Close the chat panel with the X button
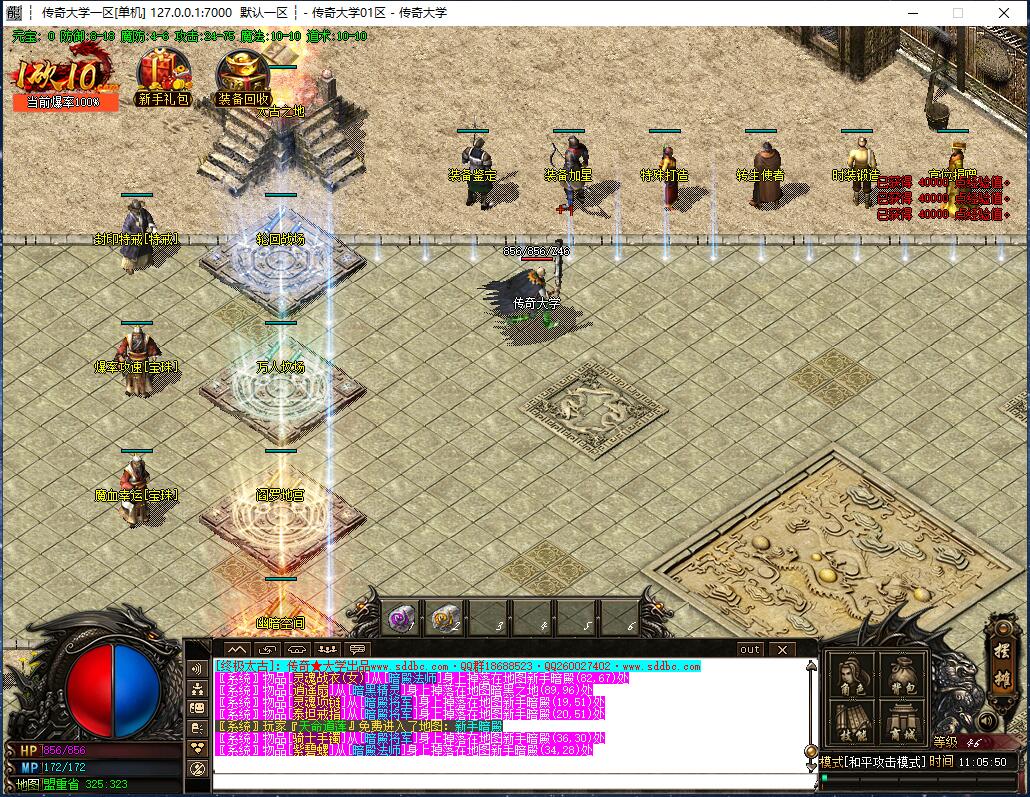 coord(782,649)
